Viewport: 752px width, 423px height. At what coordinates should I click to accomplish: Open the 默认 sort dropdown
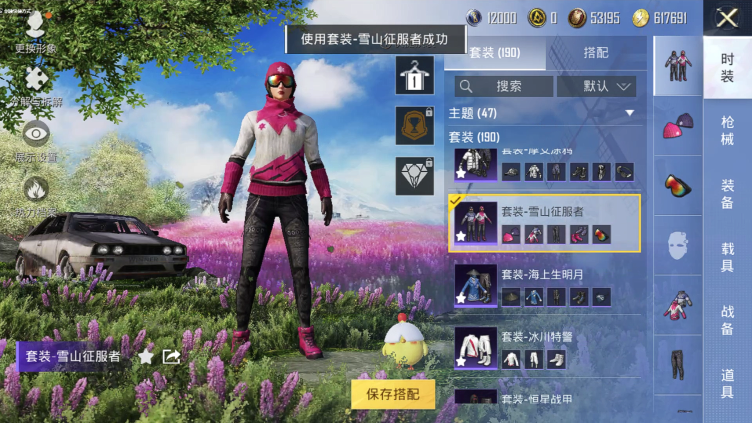[595, 86]
